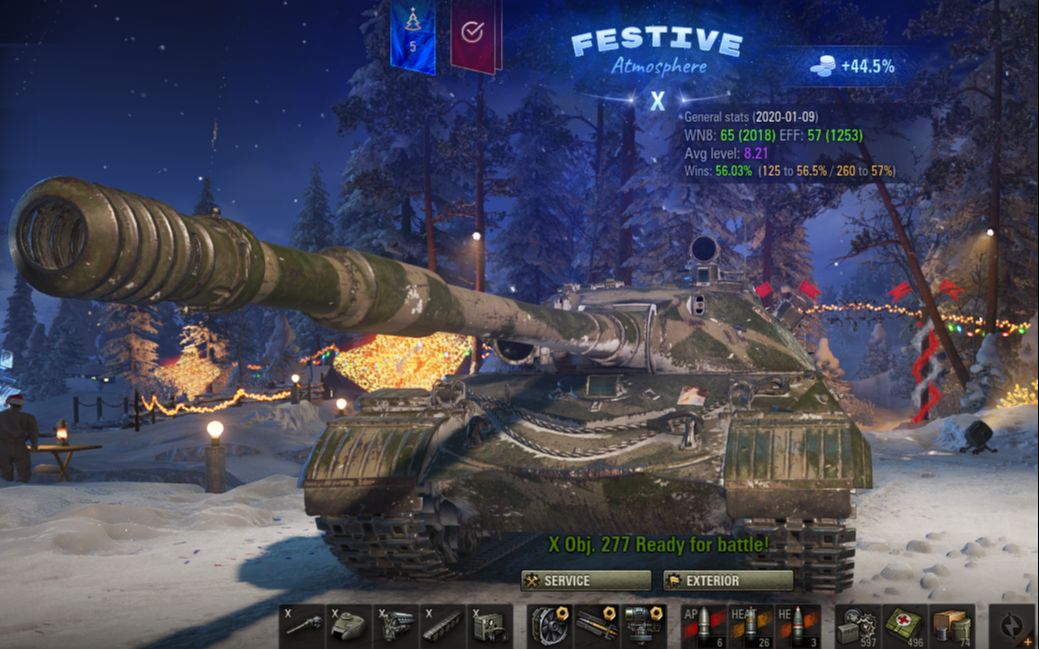Select the turret module slot
Screen dimensions: 1039x649
pos(350,626)
